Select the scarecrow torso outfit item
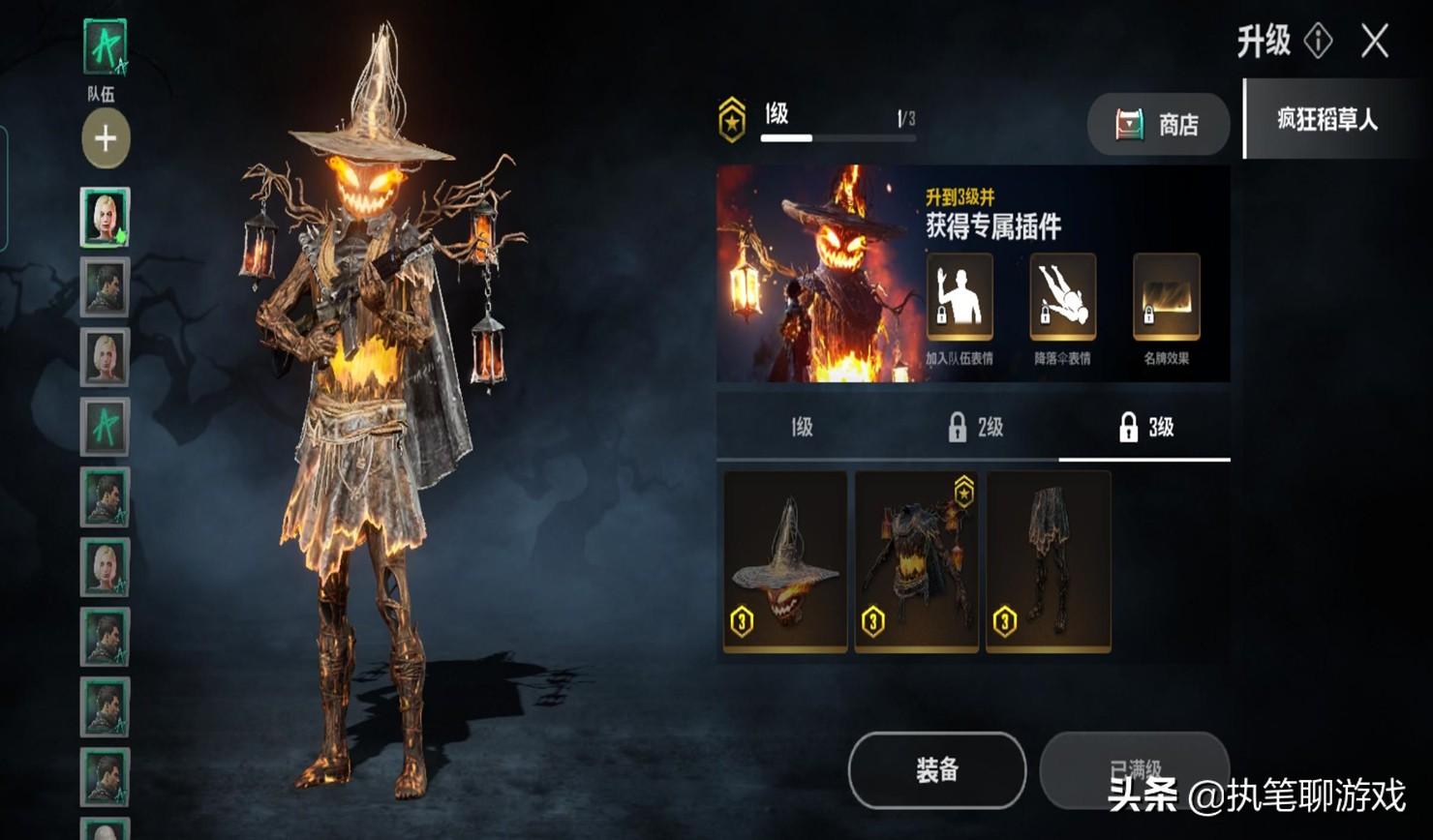1433x840 pixels. coord(916,561)
